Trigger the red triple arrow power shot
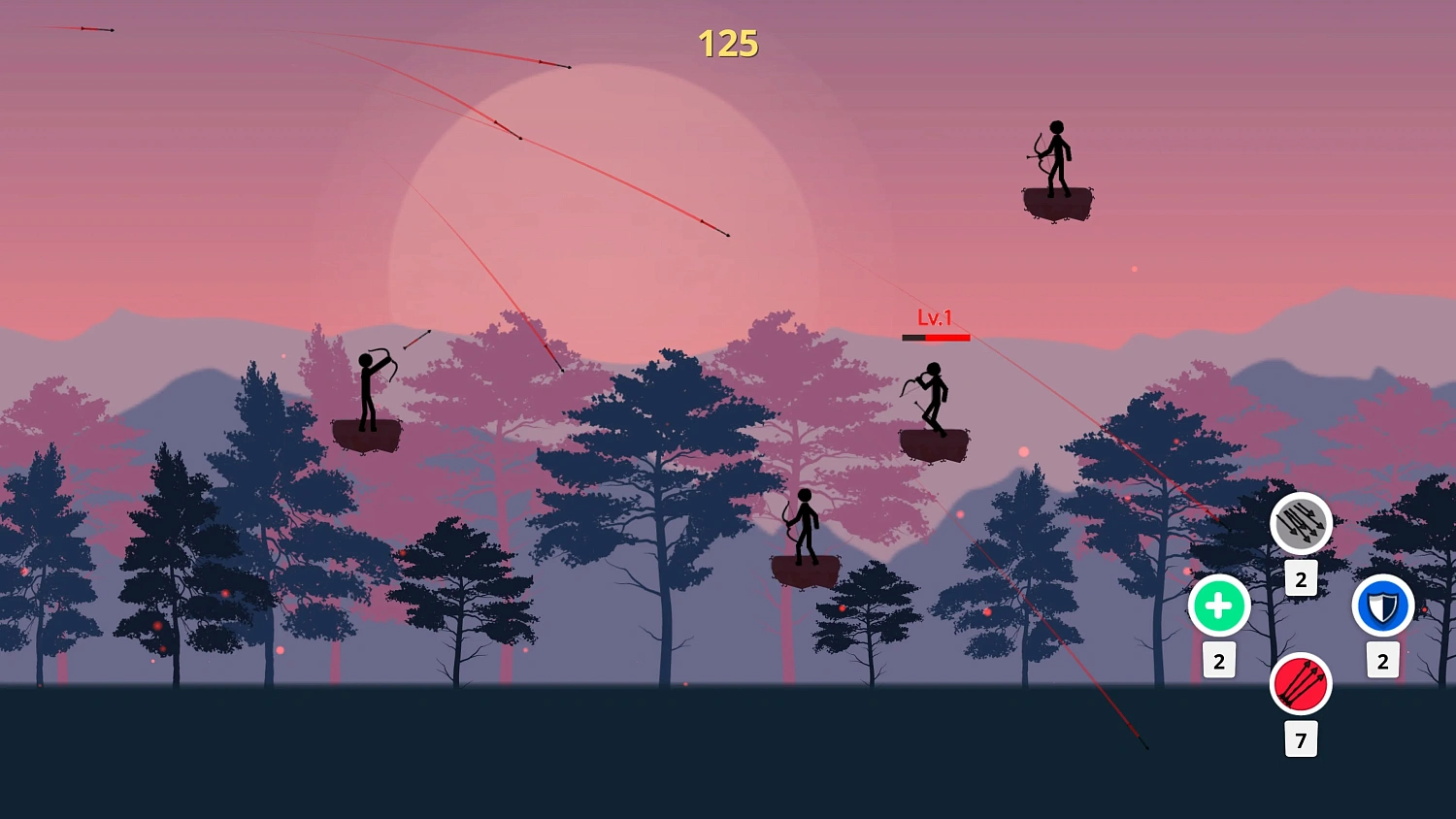The width and height of the screenshot is (1456, 819). 1301,684
